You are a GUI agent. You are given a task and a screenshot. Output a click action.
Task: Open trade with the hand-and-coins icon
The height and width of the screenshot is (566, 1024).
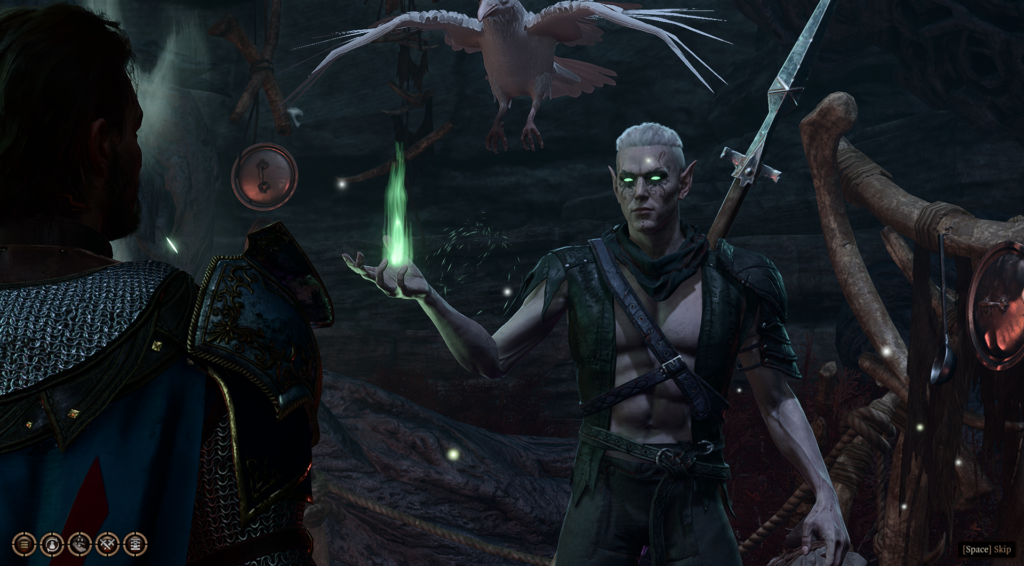pyautogui.click(x=80, y=544)
